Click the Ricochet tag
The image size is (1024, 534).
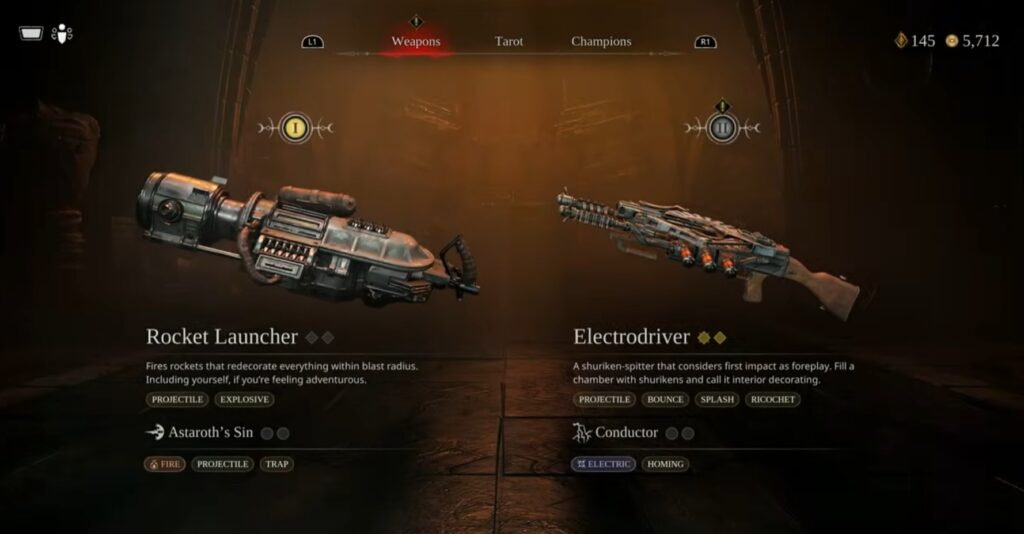[x=773, y=399]
